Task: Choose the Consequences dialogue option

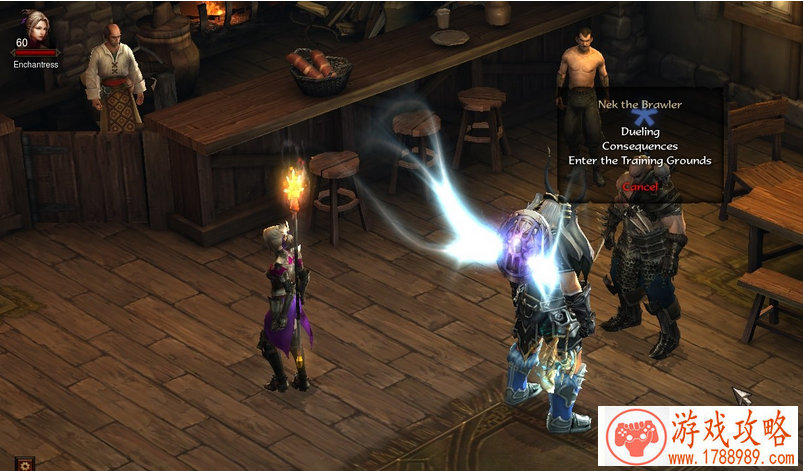Action: [640, 146]
